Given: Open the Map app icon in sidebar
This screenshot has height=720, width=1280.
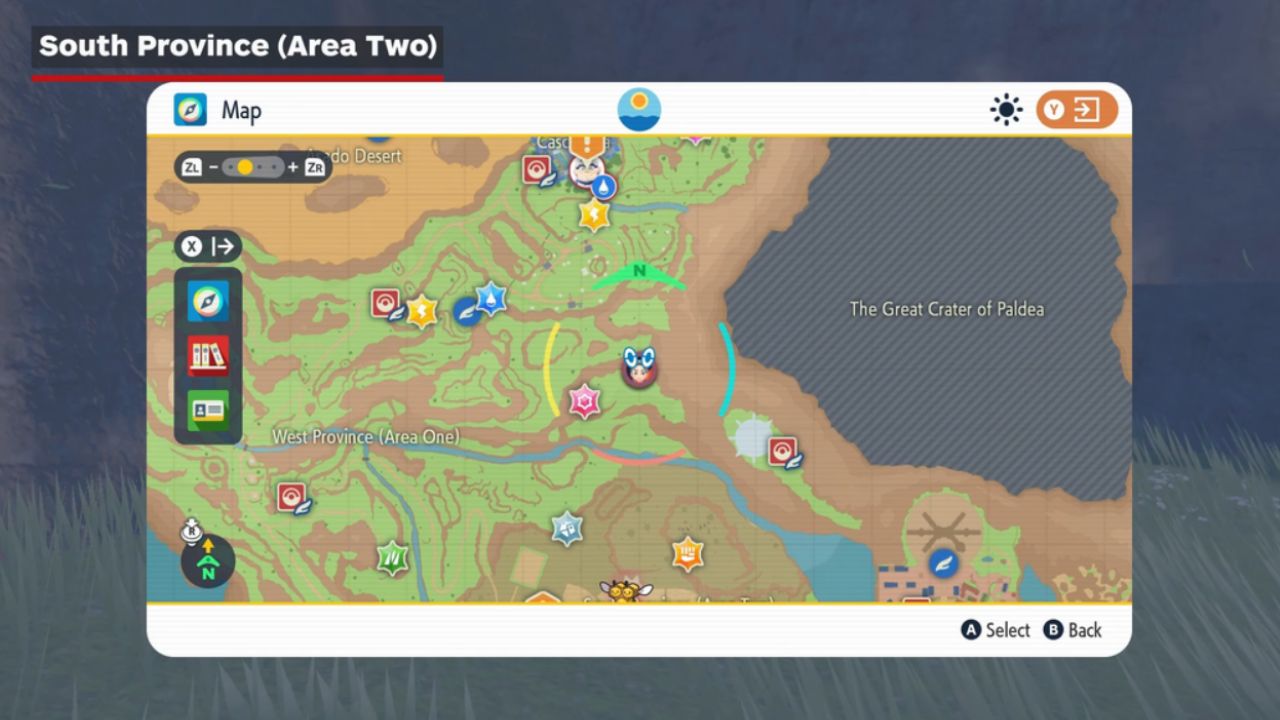Looking at the screenshot, I should (x=208, y=301).
